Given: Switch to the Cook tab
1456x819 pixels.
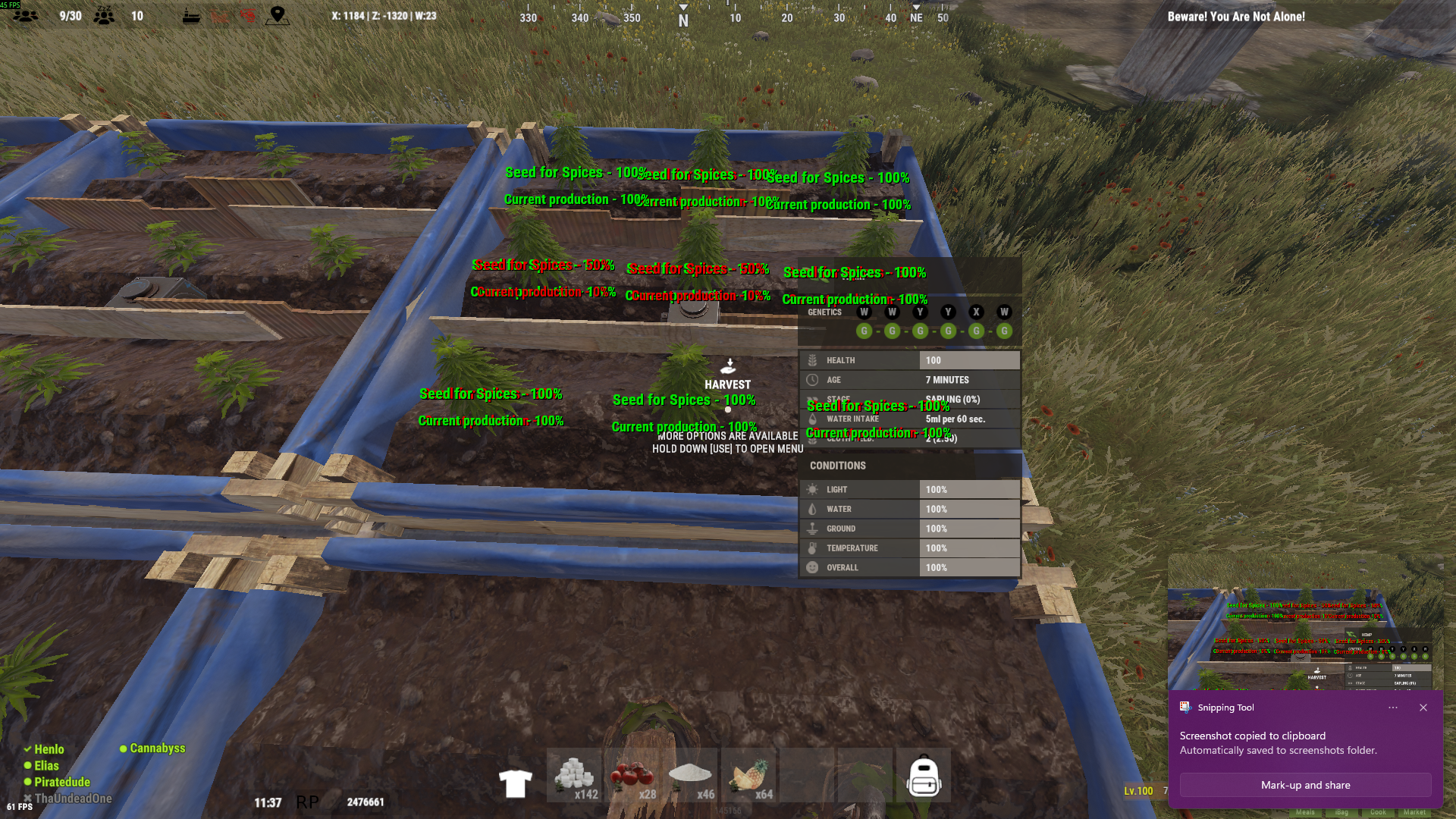Looking at the screenshot, I should (1378, 811).
